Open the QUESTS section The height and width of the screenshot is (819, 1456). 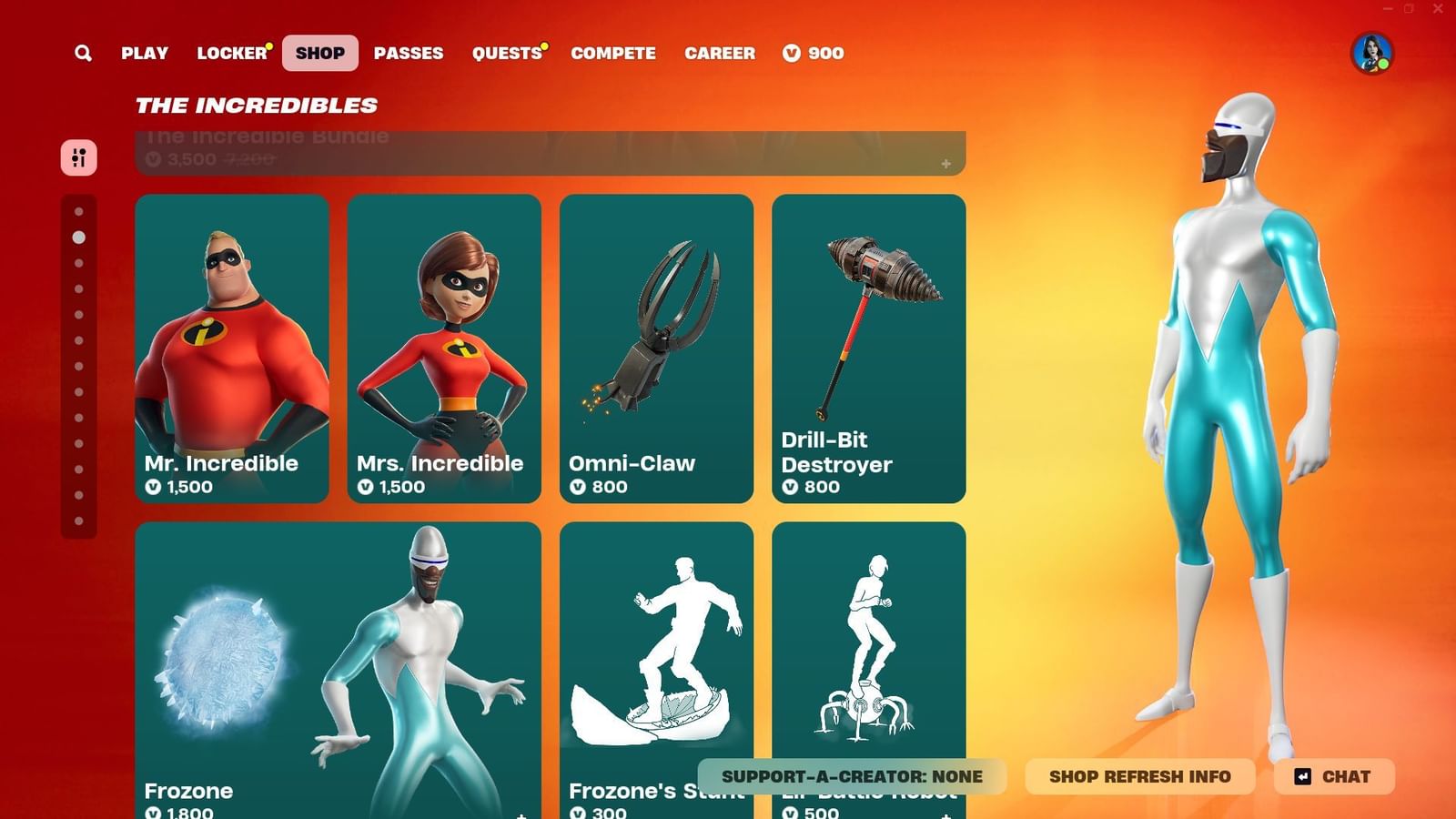(506, 53)
